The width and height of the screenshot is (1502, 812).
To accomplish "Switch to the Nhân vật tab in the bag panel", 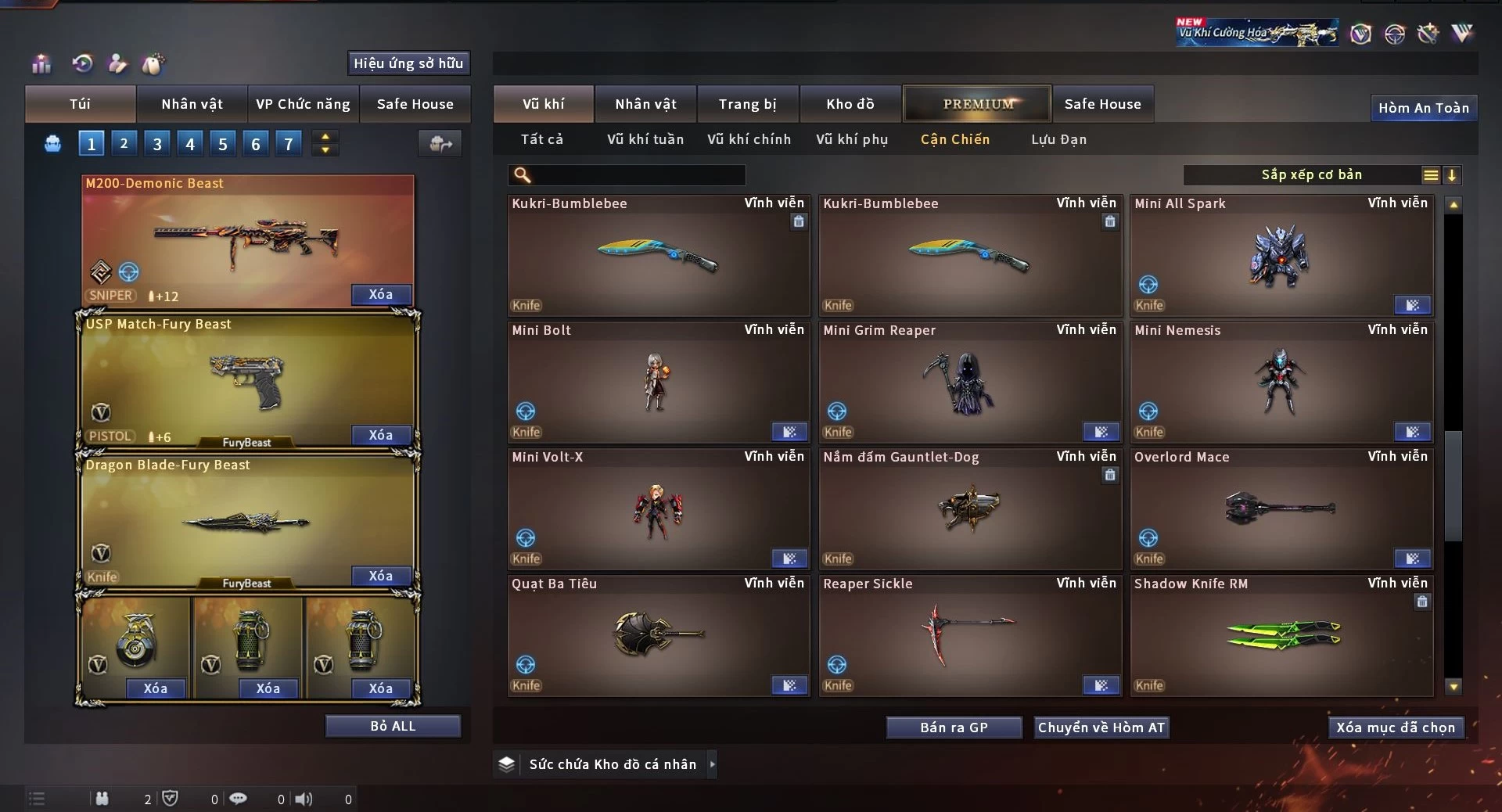I will click(192, 104).
